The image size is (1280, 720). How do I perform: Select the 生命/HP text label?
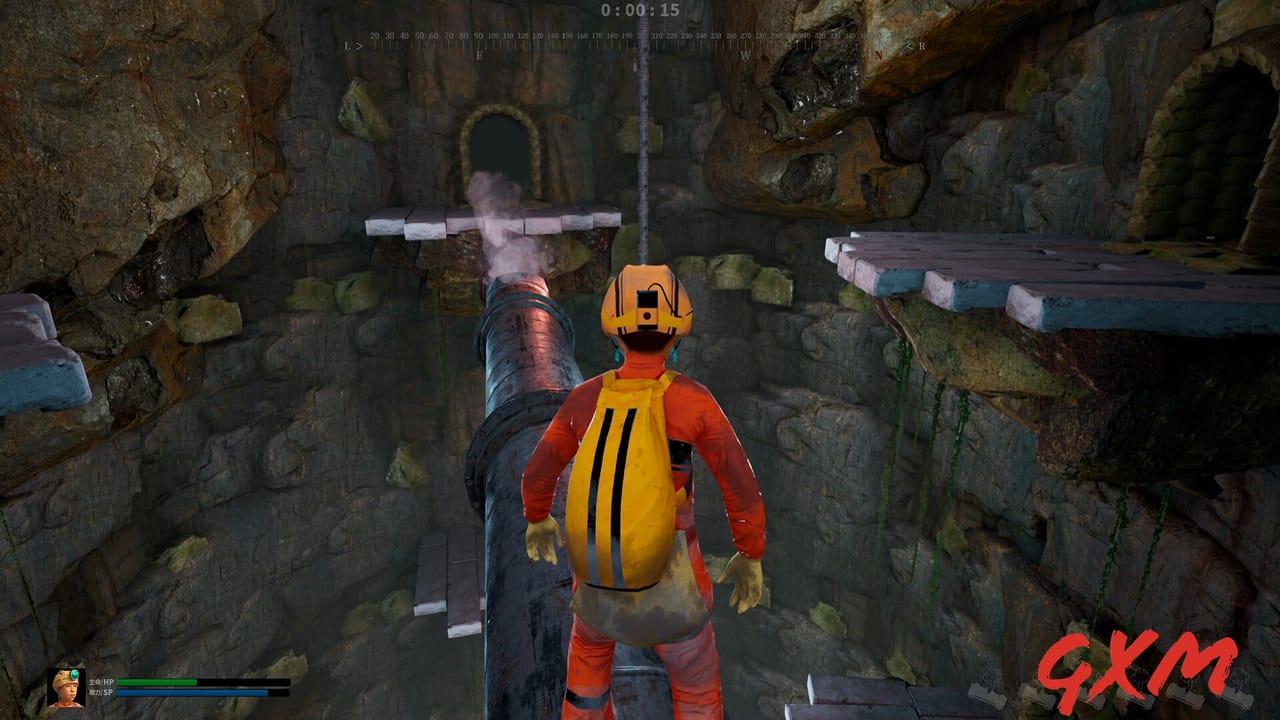pos(100,682)
